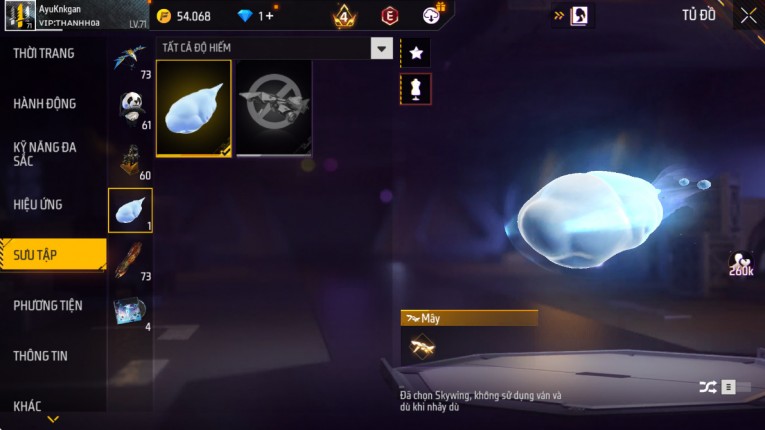The image size is (765, 430).
Task: Open the panda pet subcategory
Action: [131, 107]
